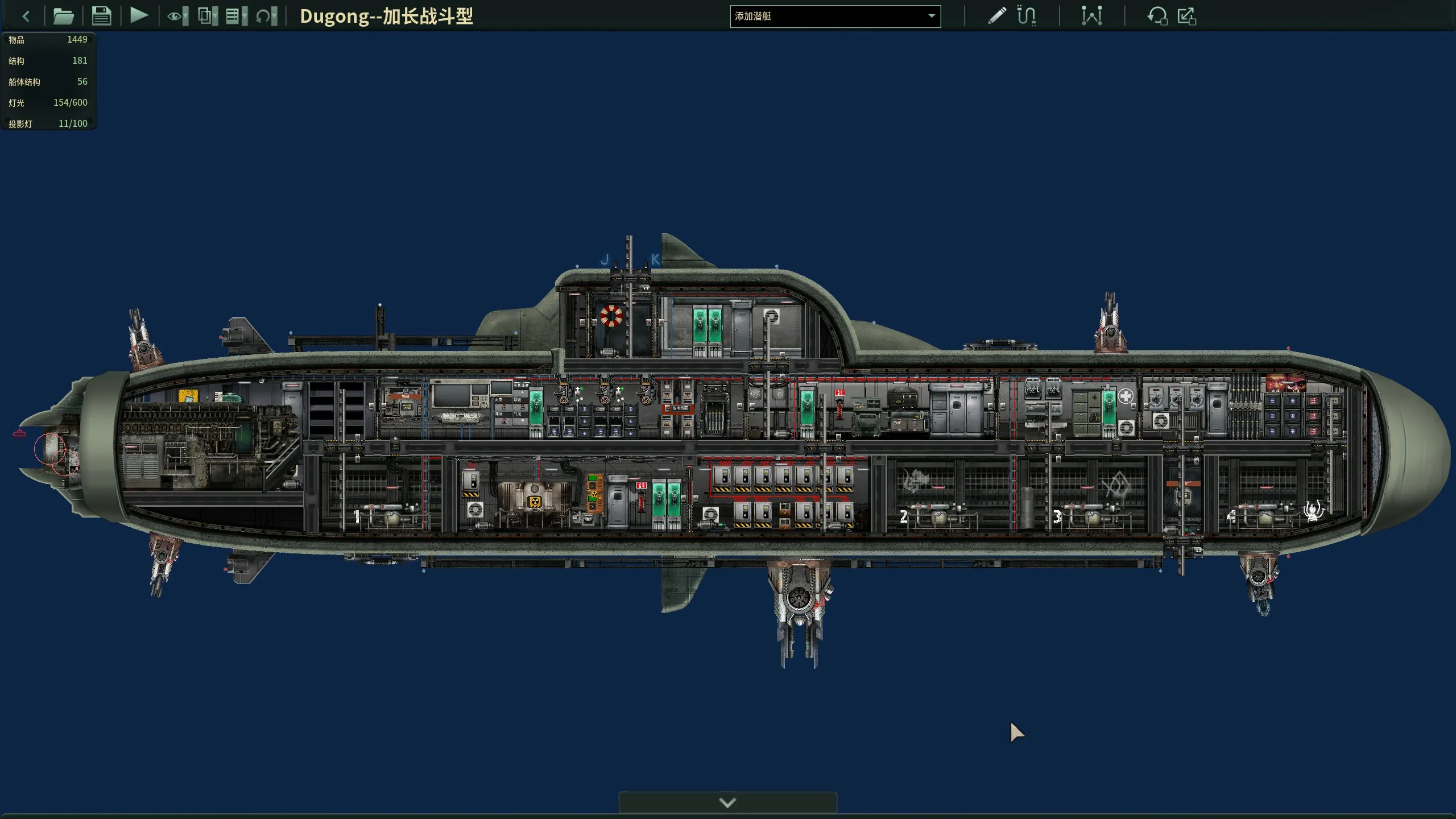The height and width of the screenshot is (819, 1456).
Task: Click the scale arrow with squares icon
Action: click(1187, 16)
